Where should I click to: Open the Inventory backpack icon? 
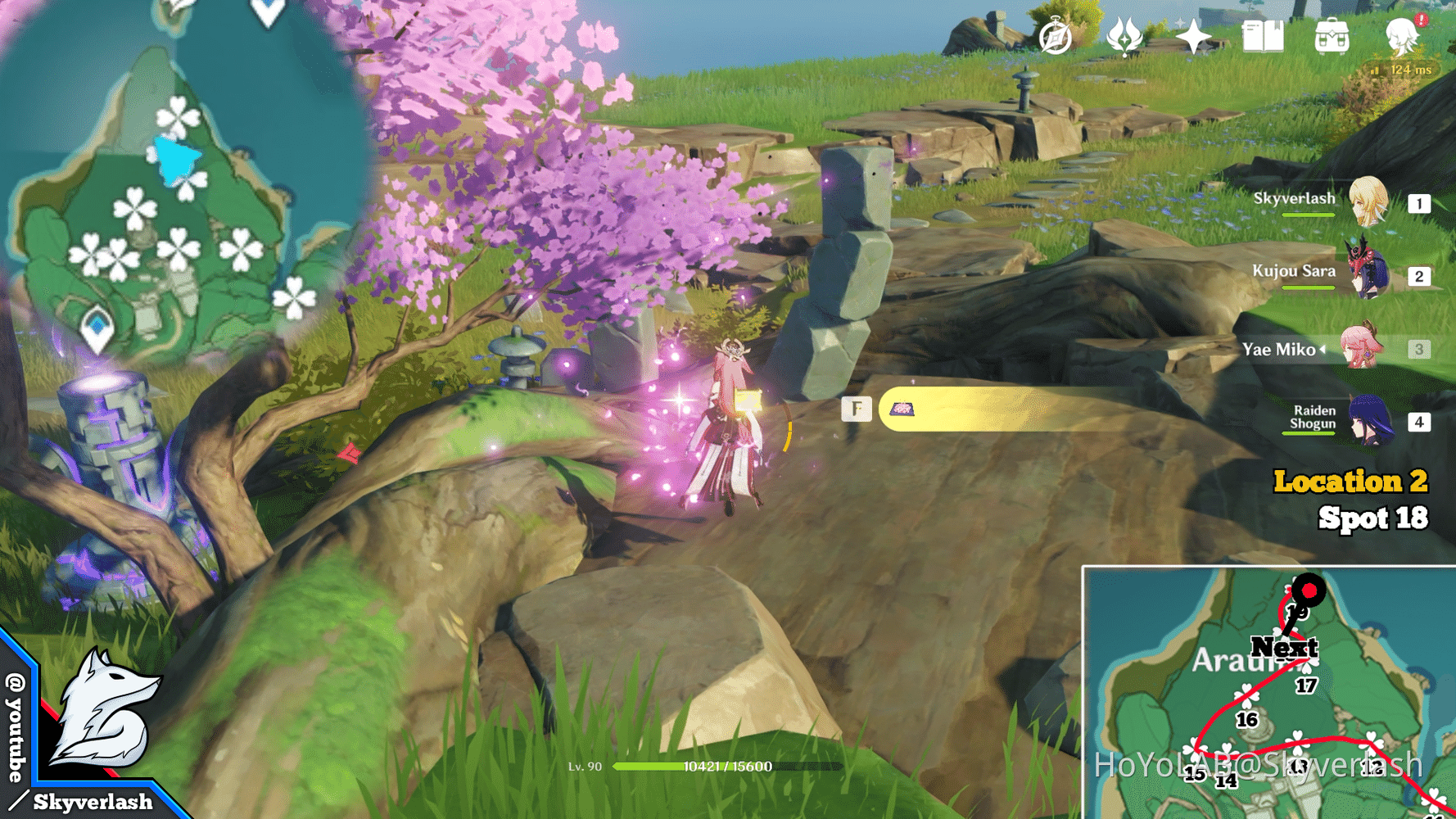coord(1332,34)
